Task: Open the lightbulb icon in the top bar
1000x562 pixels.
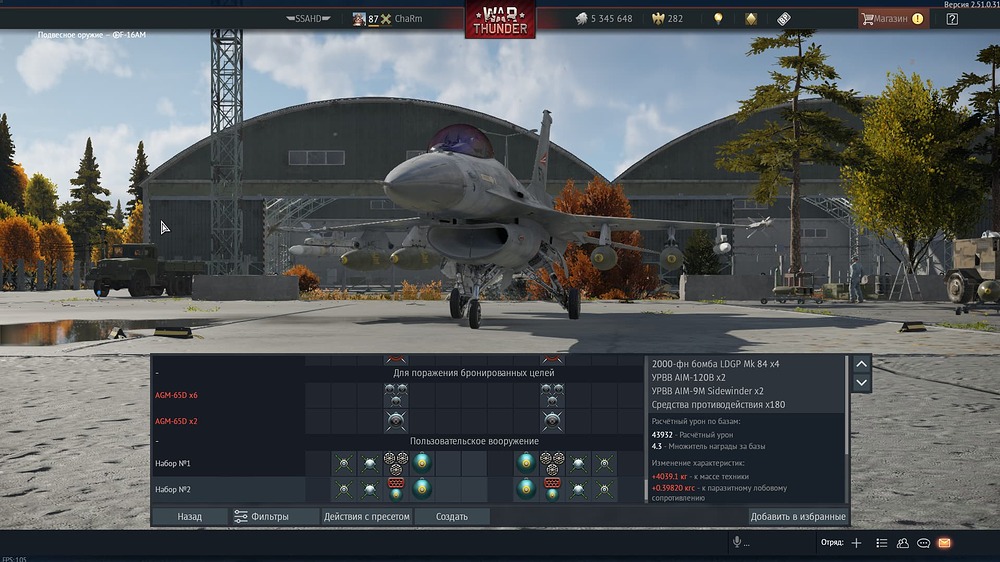Action: tap(717, 19)
